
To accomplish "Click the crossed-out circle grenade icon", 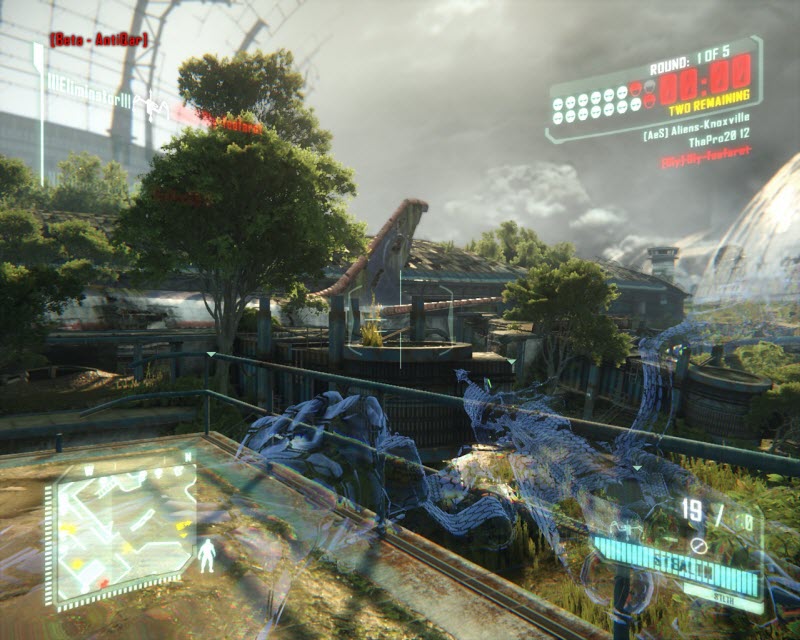I will (699, 546).
